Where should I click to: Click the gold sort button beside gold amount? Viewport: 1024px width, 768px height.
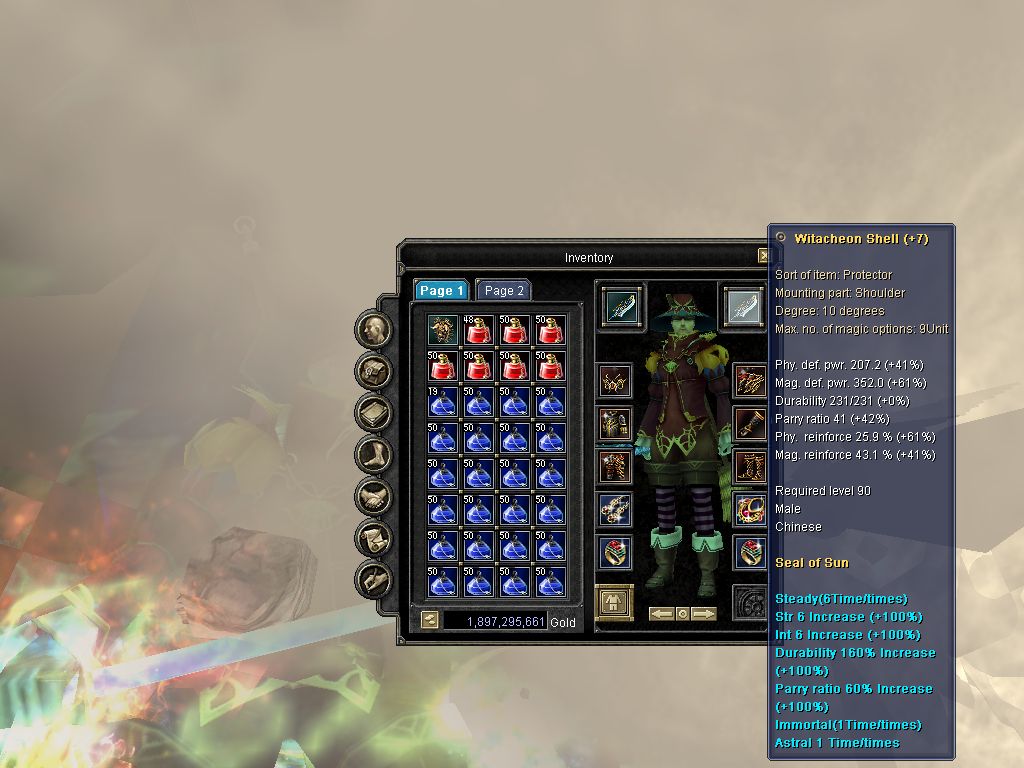click(429, 621)
